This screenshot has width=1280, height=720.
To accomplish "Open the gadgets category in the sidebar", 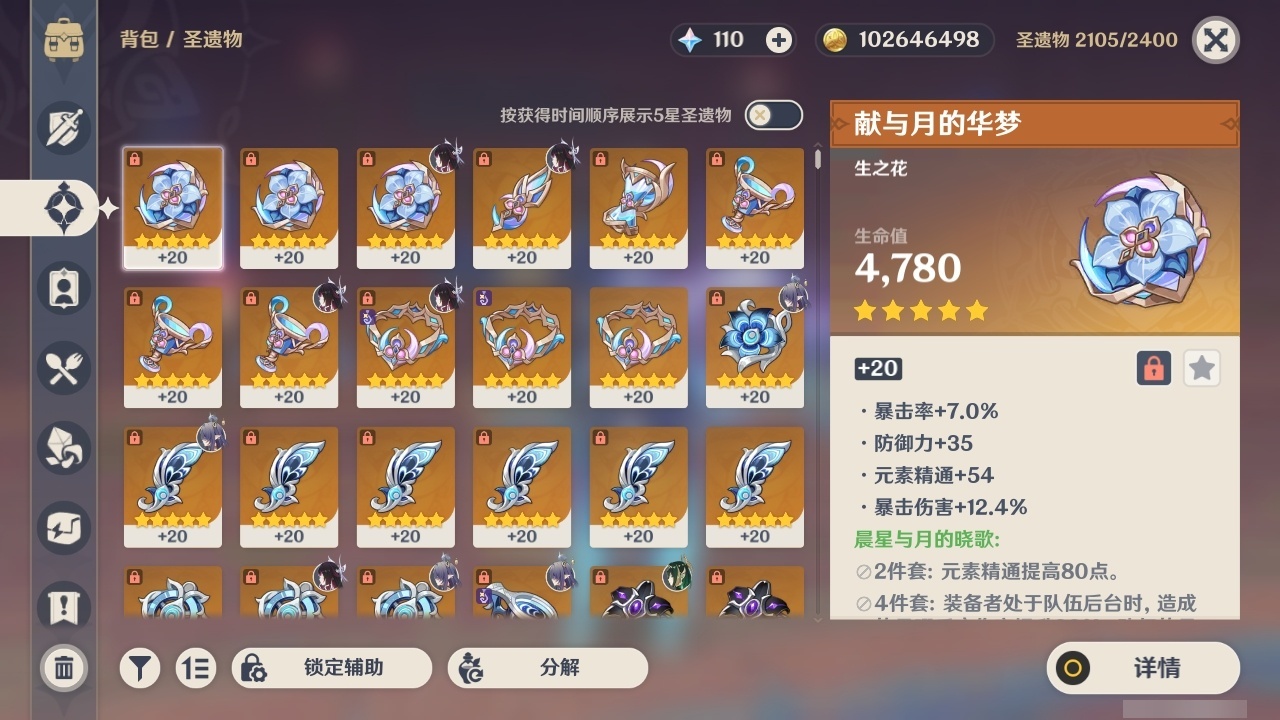I will [63, 527].
